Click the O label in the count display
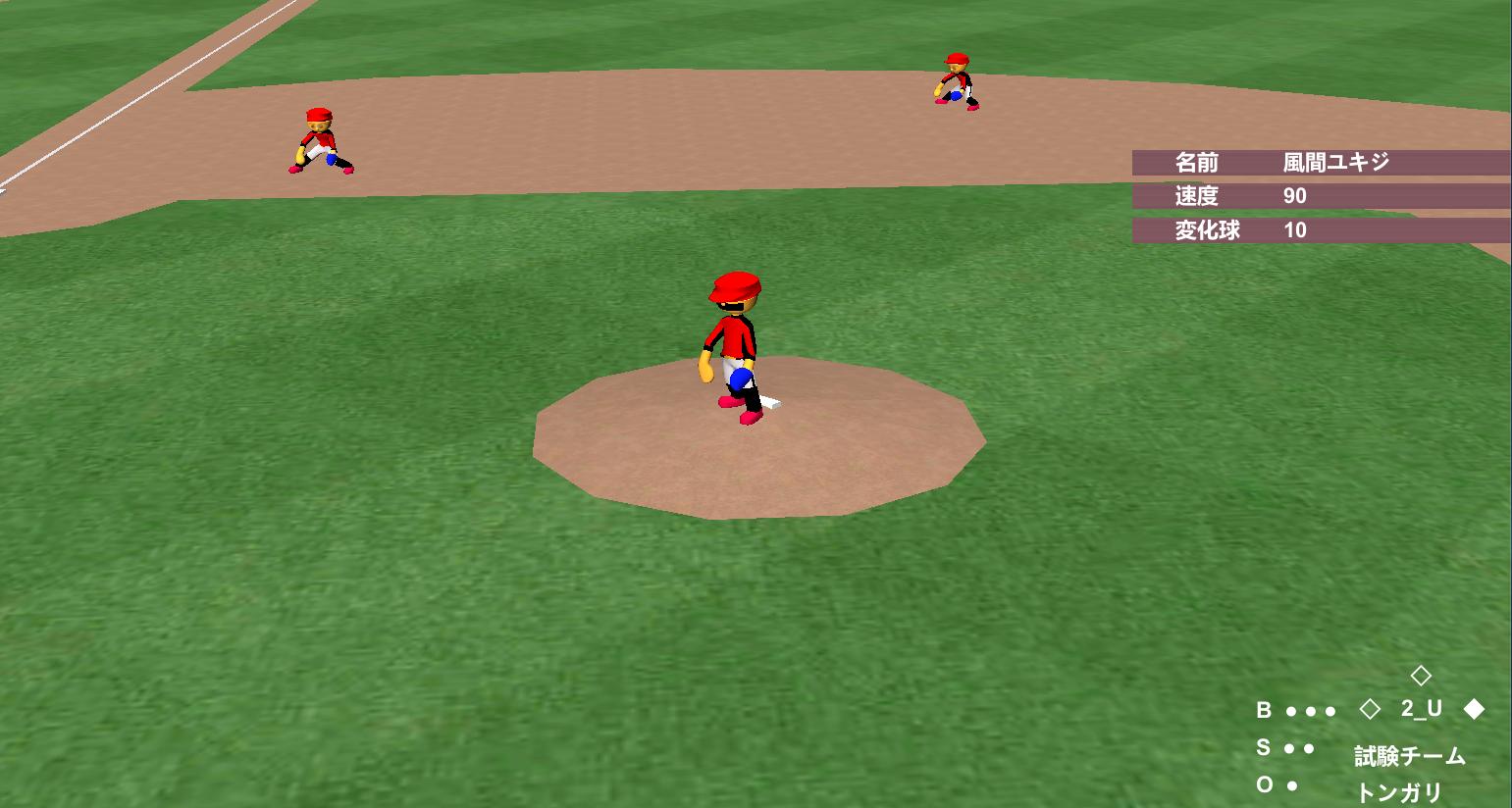 pos(1266,784)
